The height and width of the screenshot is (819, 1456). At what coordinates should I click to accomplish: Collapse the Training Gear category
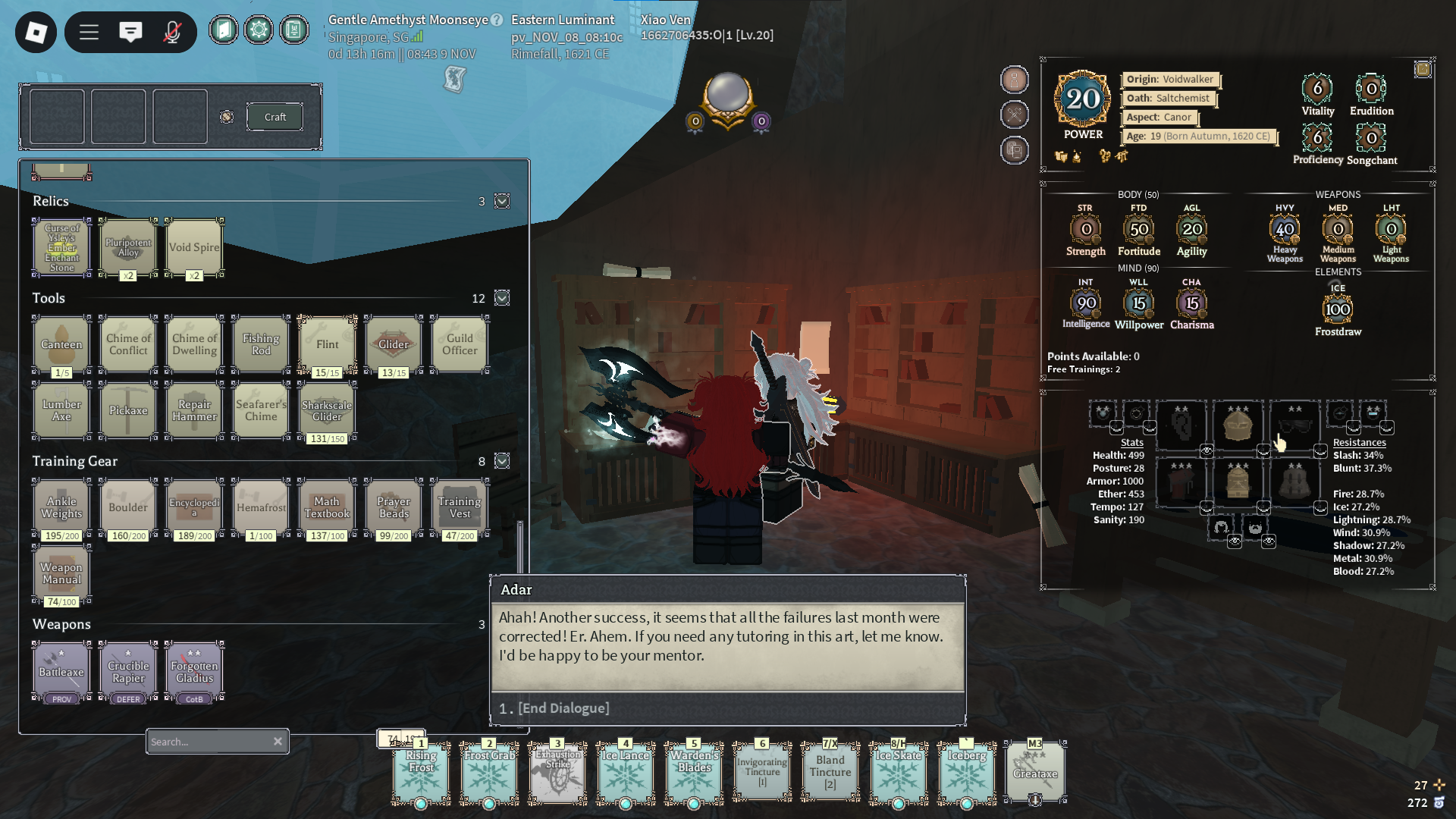coord(502,461)
